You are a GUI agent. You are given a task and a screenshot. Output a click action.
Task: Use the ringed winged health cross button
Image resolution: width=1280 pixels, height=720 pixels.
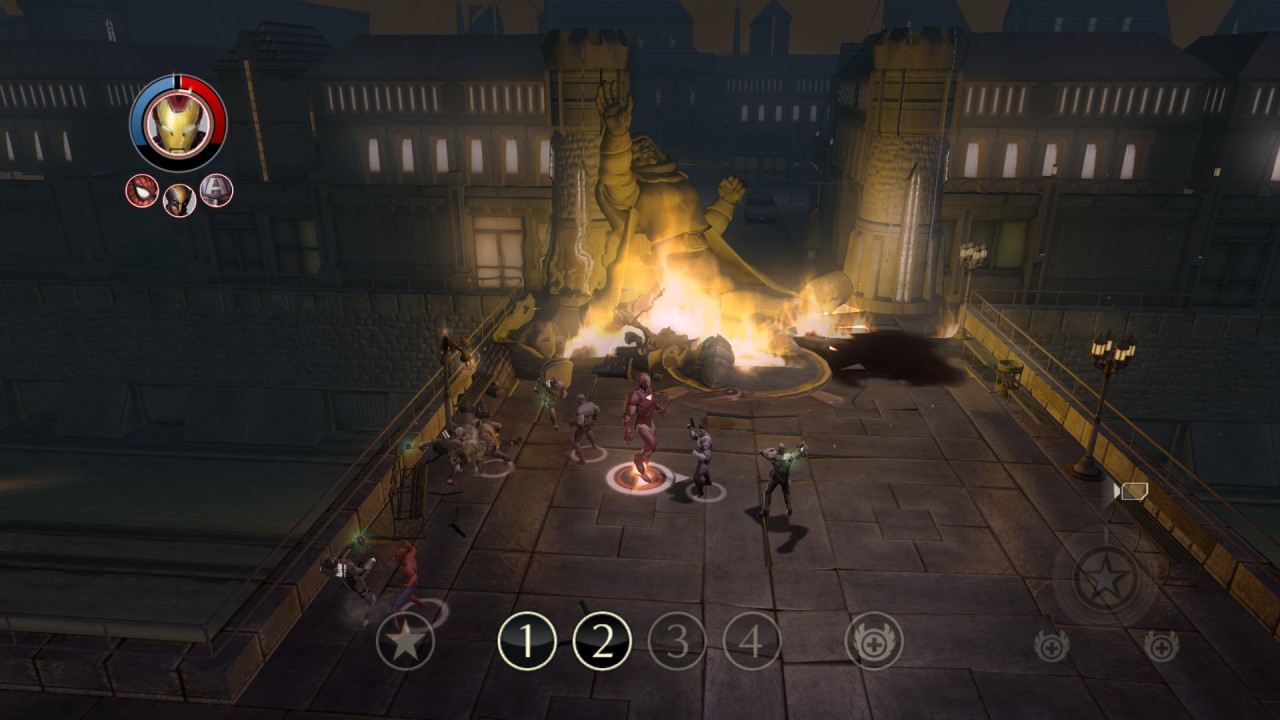[874, 641]
